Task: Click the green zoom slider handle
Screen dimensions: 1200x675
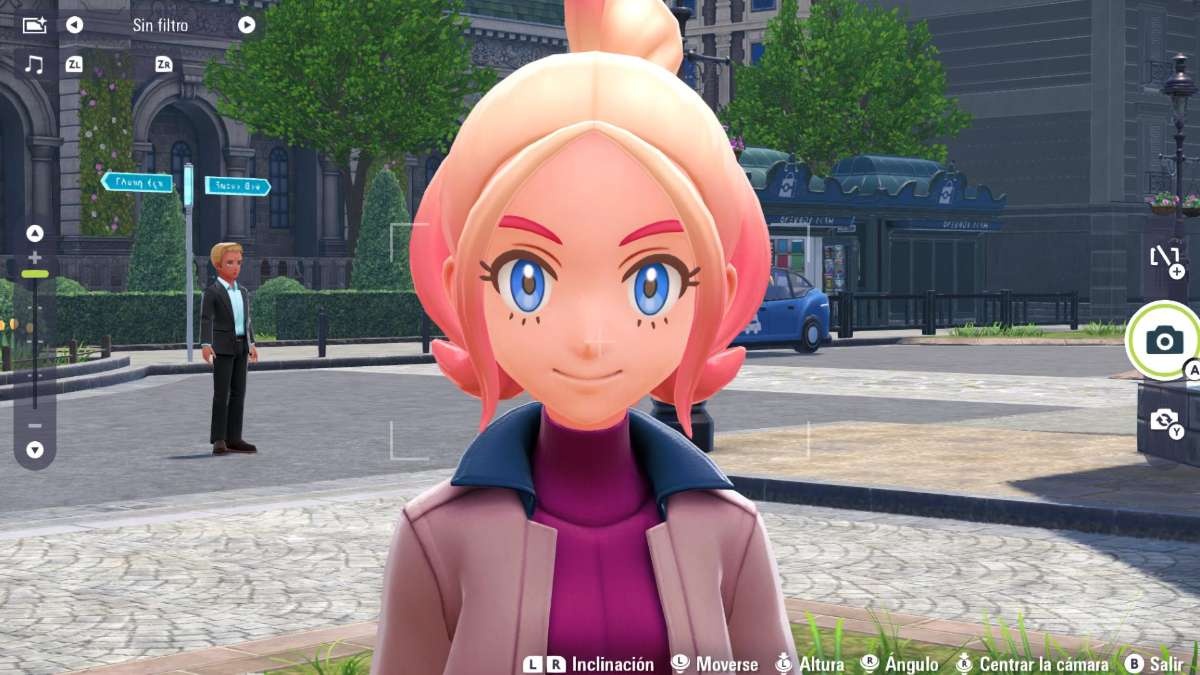Action: click(x=35, y=273)
